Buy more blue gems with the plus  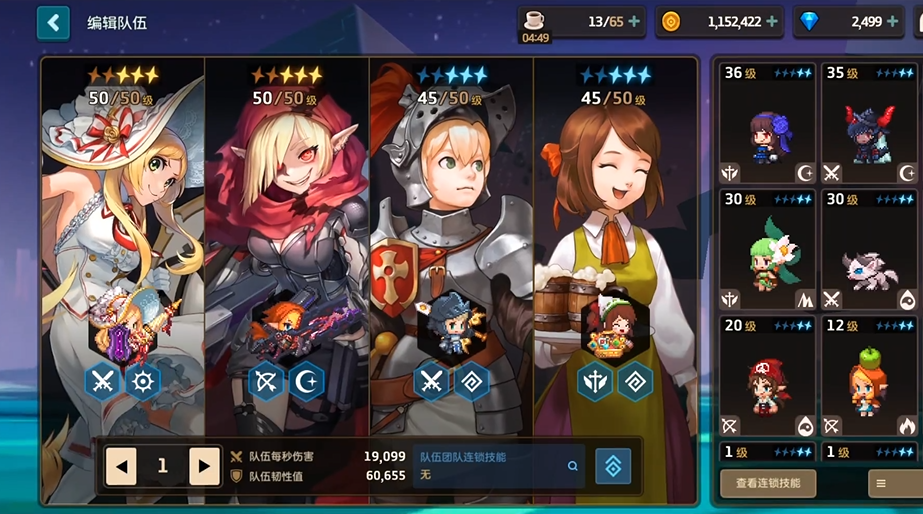[896, 21]
